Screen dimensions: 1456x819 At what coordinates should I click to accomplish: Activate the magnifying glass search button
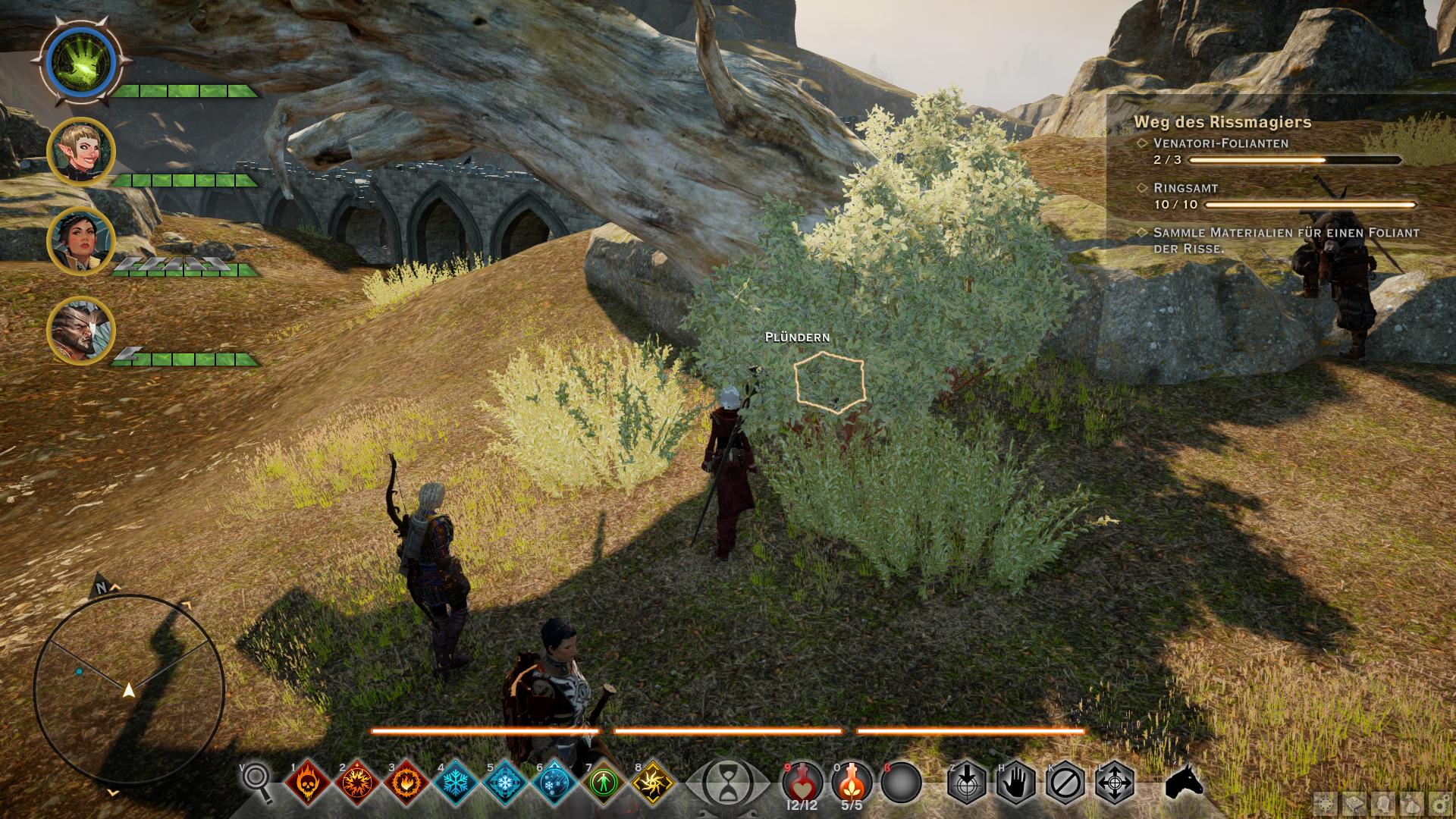pos(258,781)
